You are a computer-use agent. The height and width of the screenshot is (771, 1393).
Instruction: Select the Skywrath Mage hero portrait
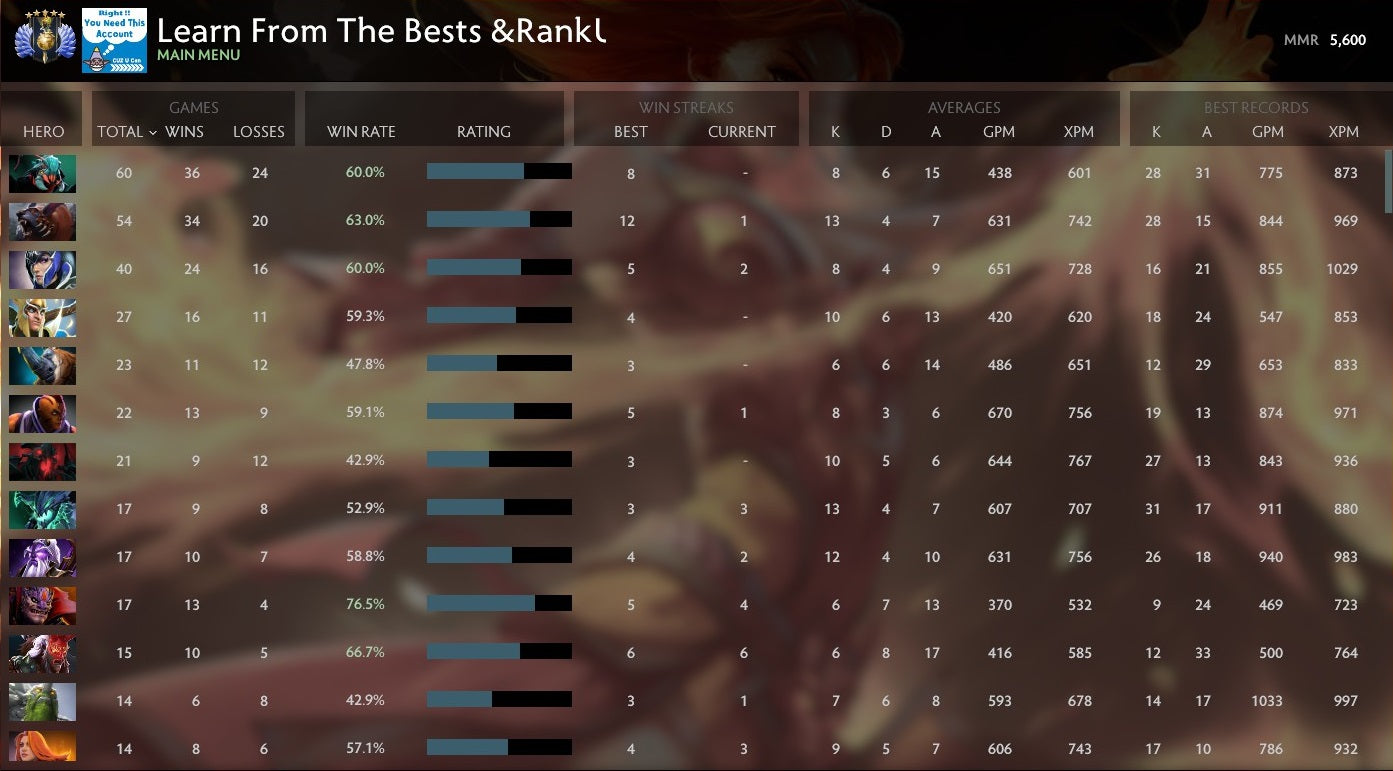point(42,317)
